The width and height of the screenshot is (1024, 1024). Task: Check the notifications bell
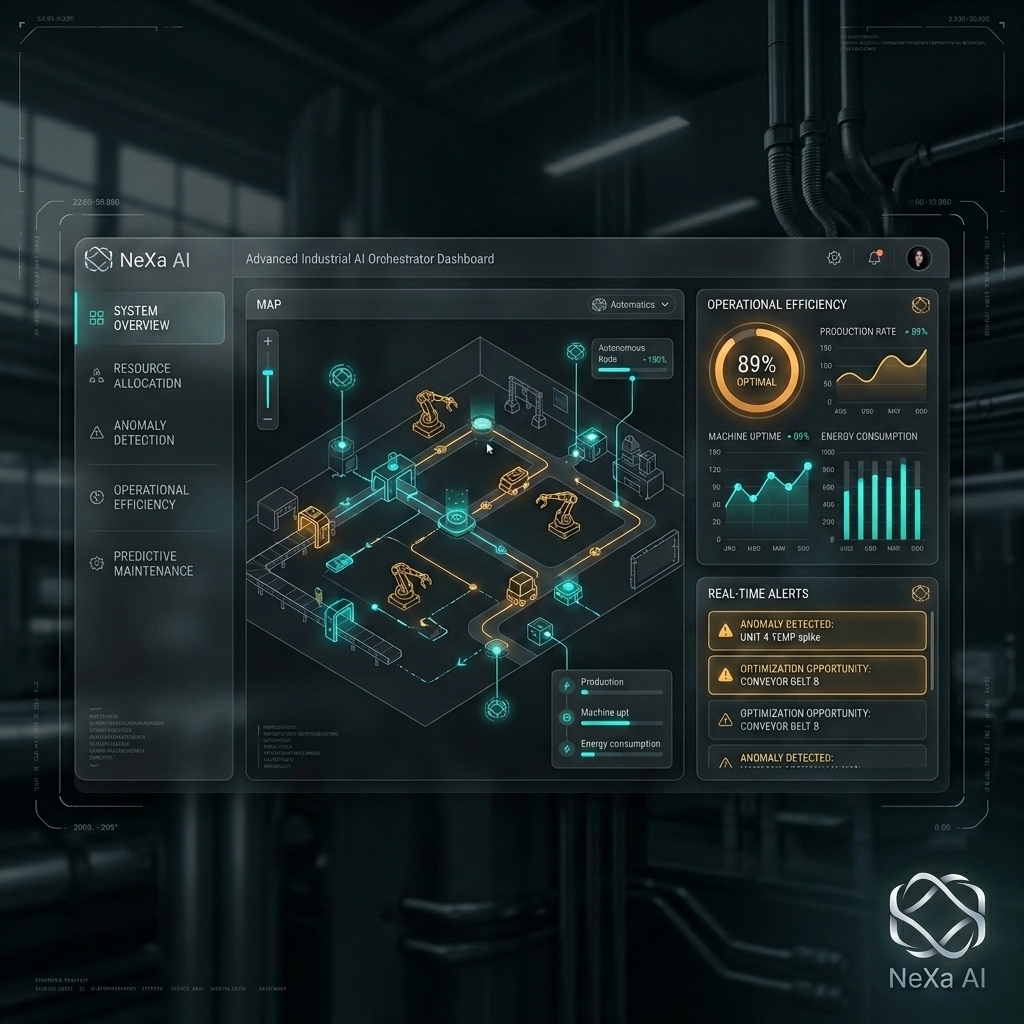pos(875,258)
